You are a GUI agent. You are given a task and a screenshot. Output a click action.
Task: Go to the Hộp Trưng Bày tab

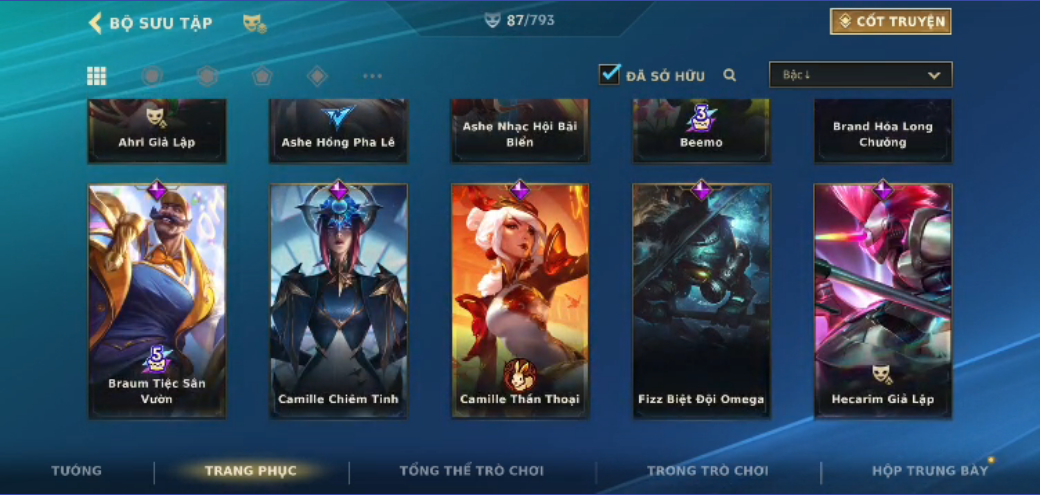(929, 471)
